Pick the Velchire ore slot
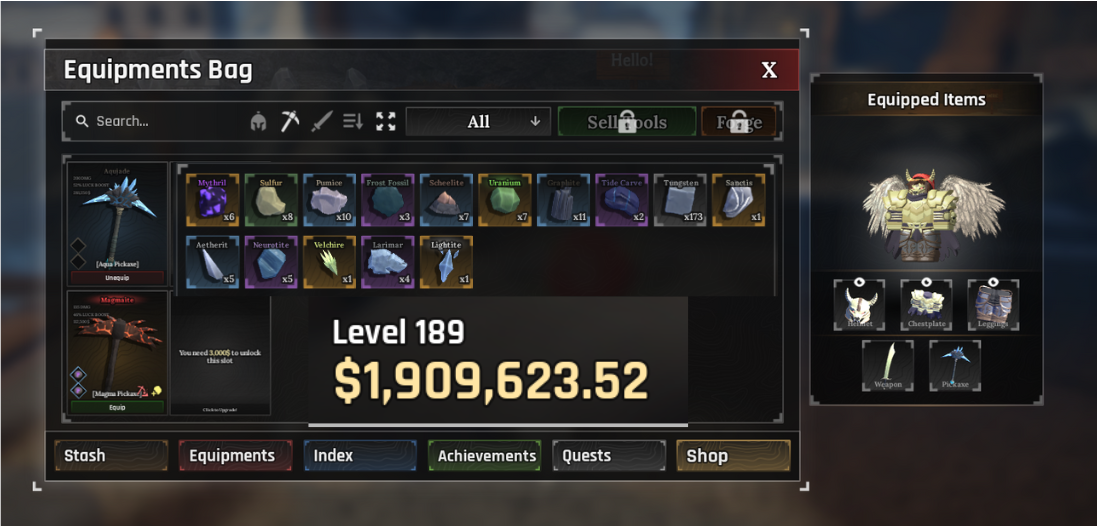Viewport: 1097px width, 526px height. (329, 262)
